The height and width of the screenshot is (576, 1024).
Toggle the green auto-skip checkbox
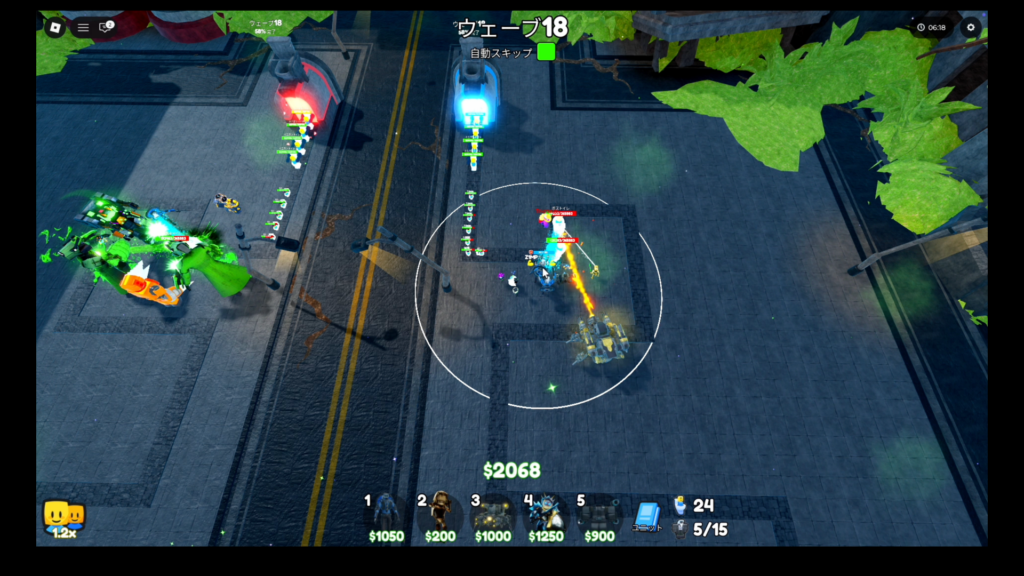[546, 51]
